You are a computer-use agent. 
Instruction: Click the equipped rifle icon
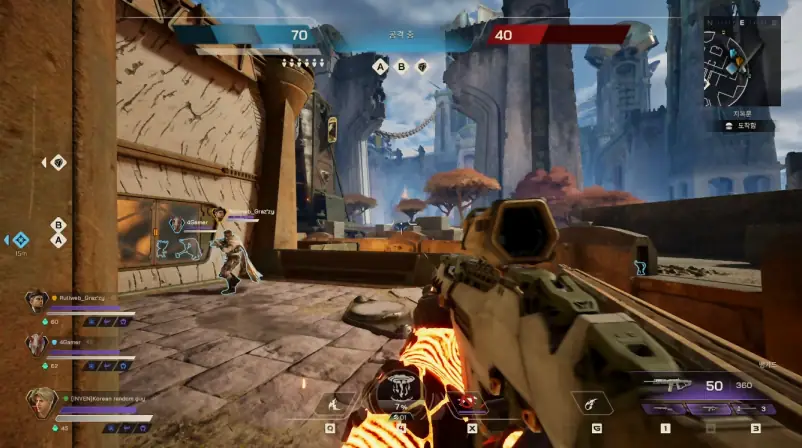coord(667,384)
